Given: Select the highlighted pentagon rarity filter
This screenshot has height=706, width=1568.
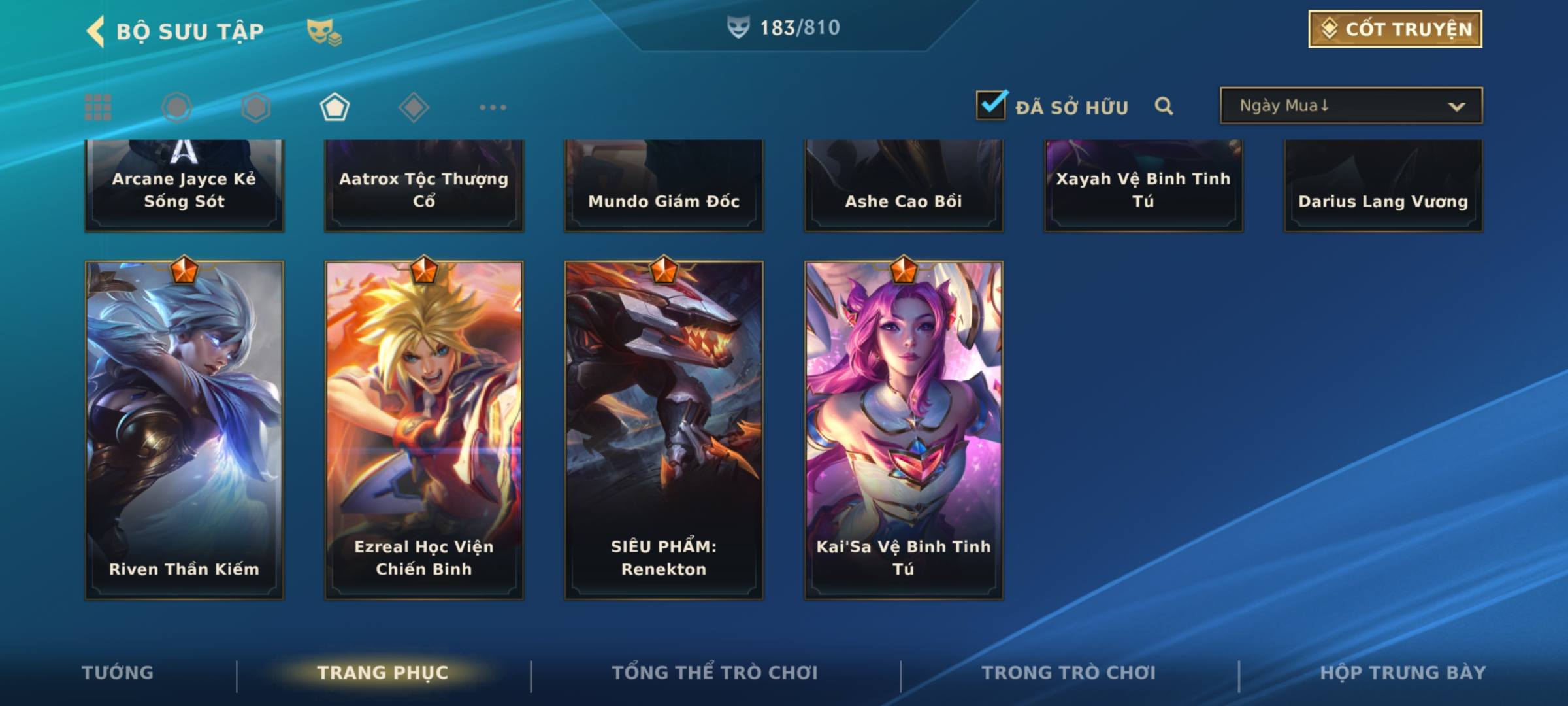Looking at the screenshot, I should (335, 107).
